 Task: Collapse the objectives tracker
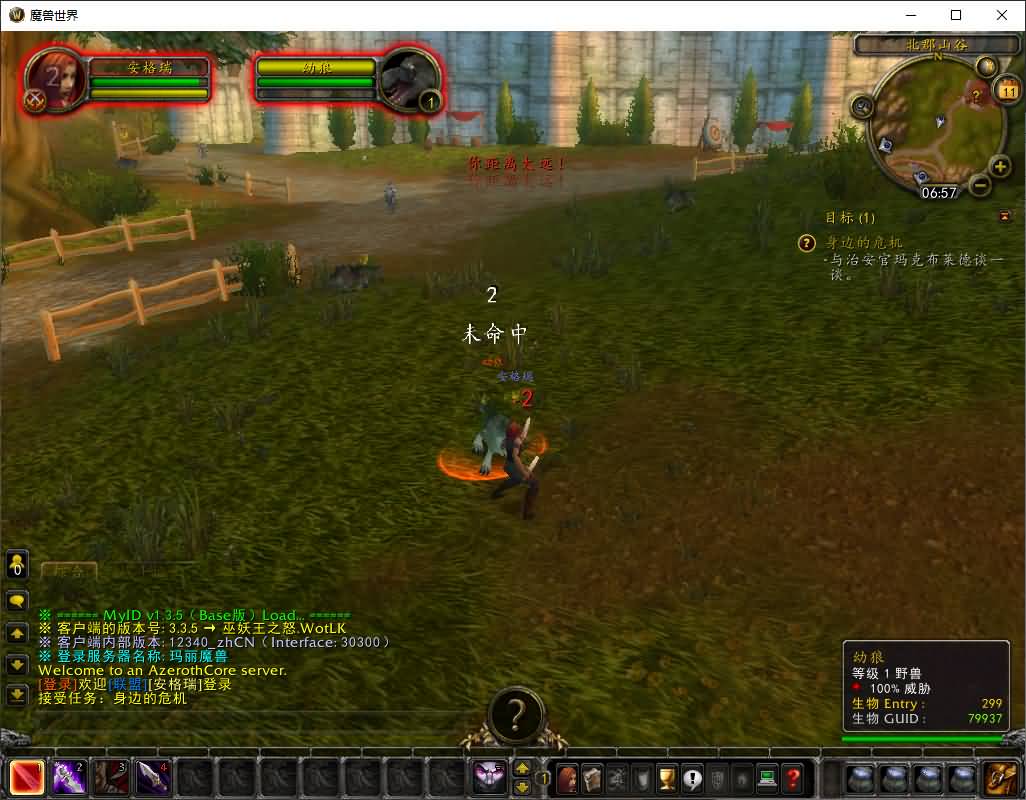tap(1004, 216)
